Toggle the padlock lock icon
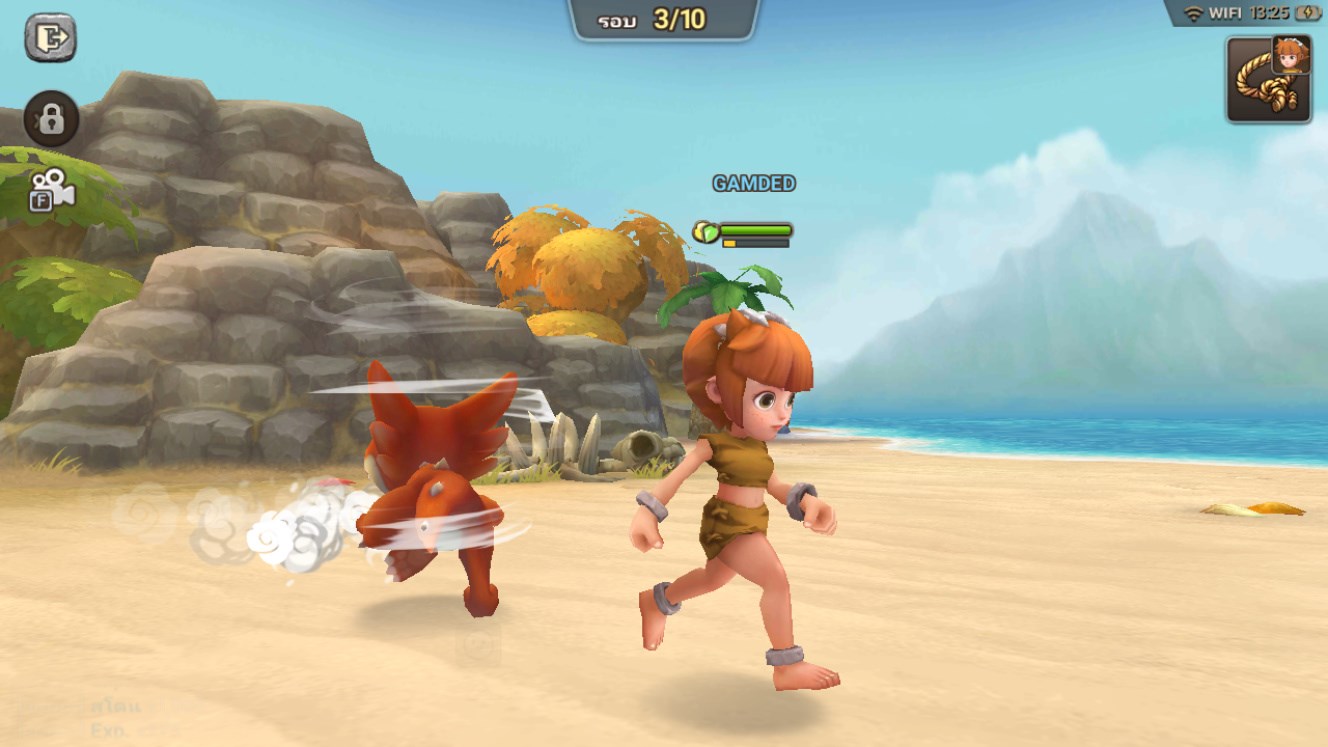The width and height of the screenshot is (1328, 747). click(51, 119)
